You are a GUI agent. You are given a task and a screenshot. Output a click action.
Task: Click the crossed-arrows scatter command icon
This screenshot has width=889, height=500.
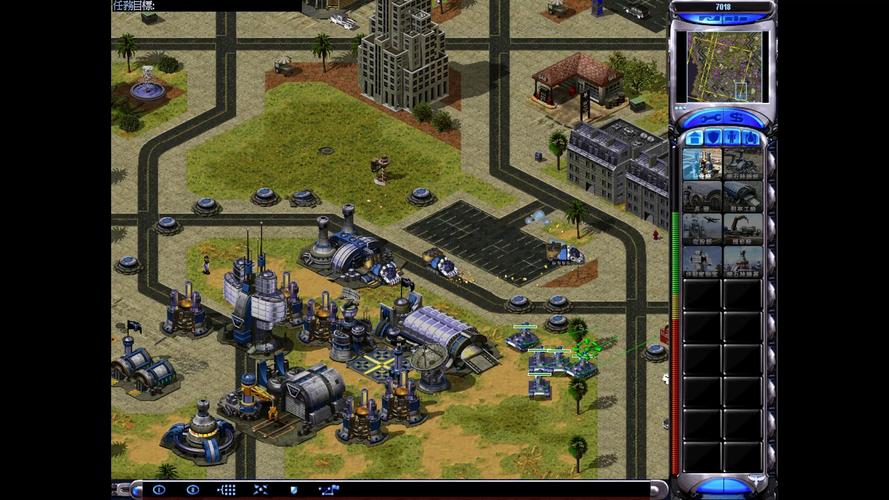click(x=260, y=490)
